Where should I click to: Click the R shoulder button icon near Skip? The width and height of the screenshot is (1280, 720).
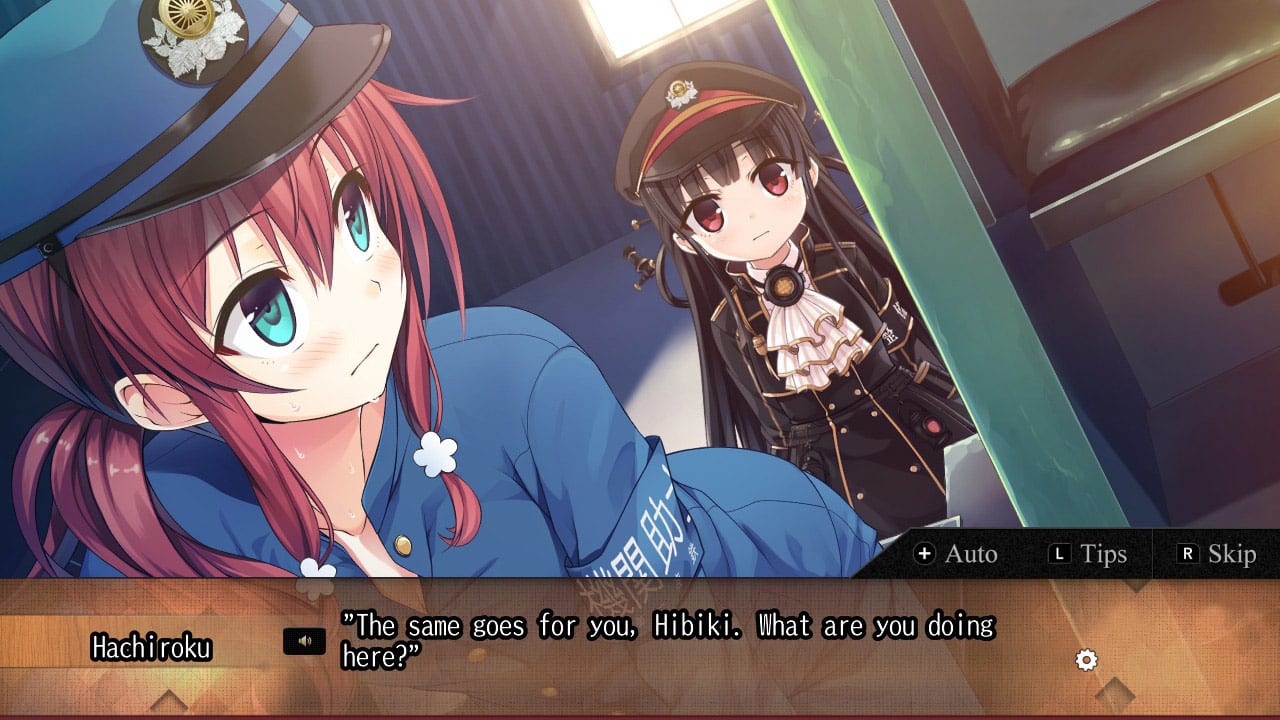[1187, 553]
